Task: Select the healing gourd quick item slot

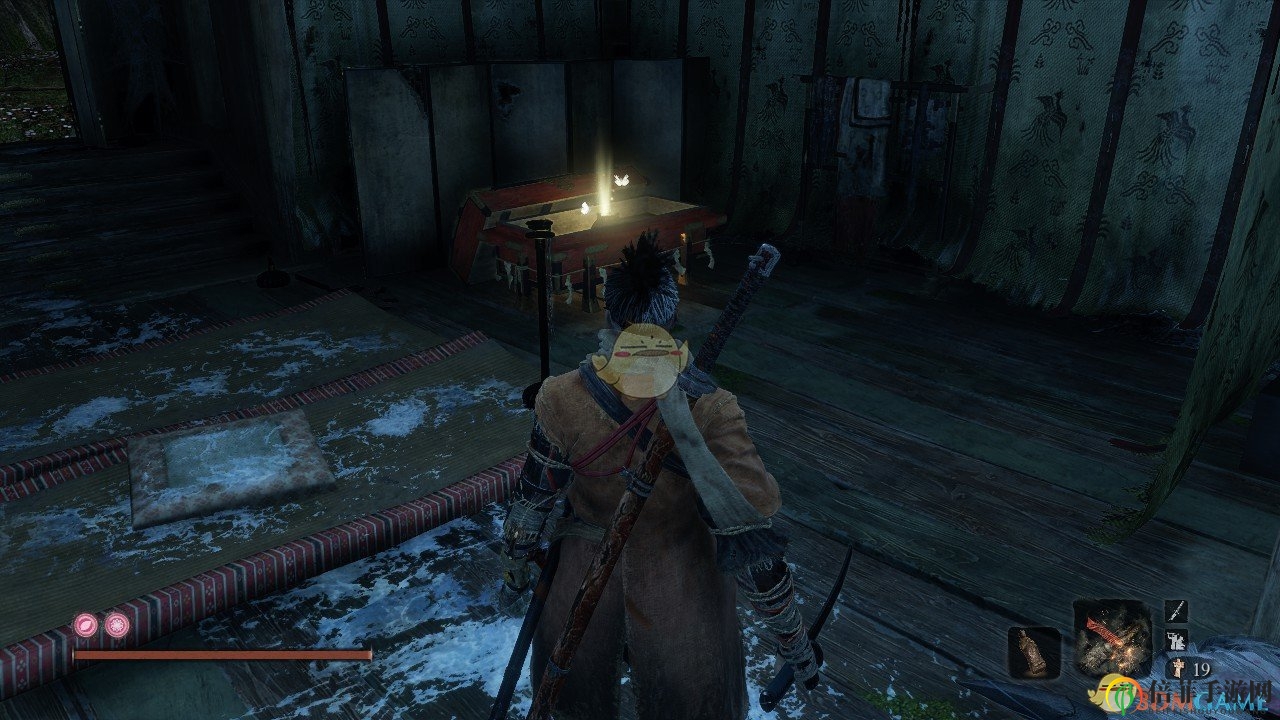Action: tap(1033, 652)
